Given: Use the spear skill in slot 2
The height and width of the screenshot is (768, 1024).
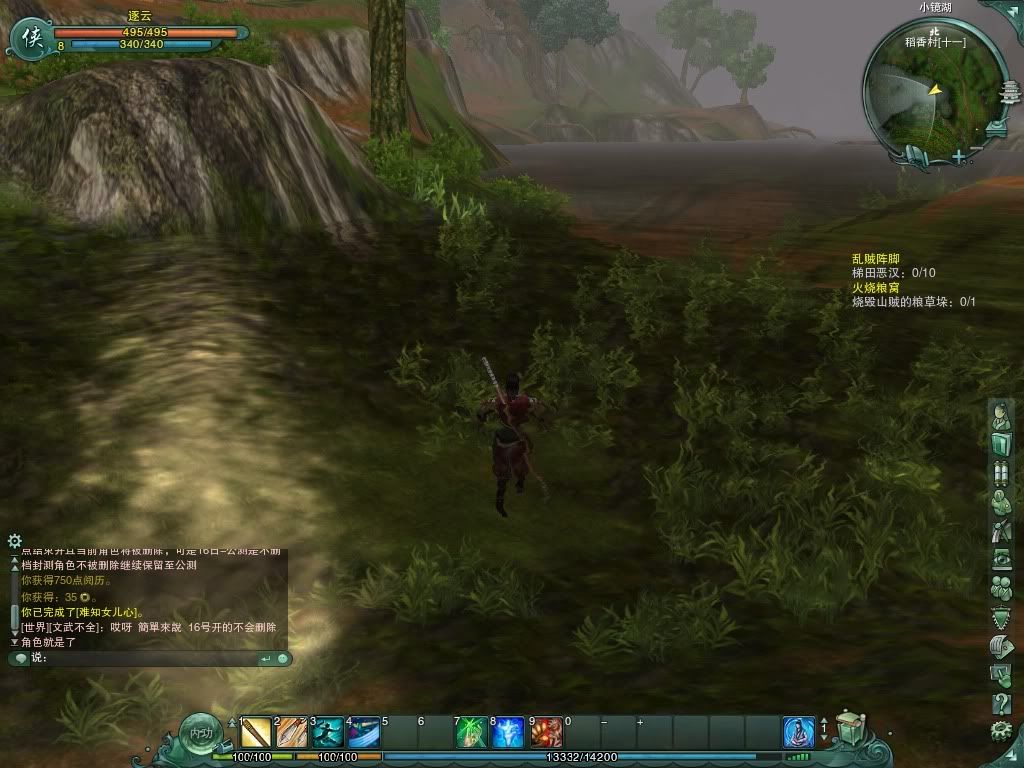Looking at the screenshot, I should tap(292, 733).
